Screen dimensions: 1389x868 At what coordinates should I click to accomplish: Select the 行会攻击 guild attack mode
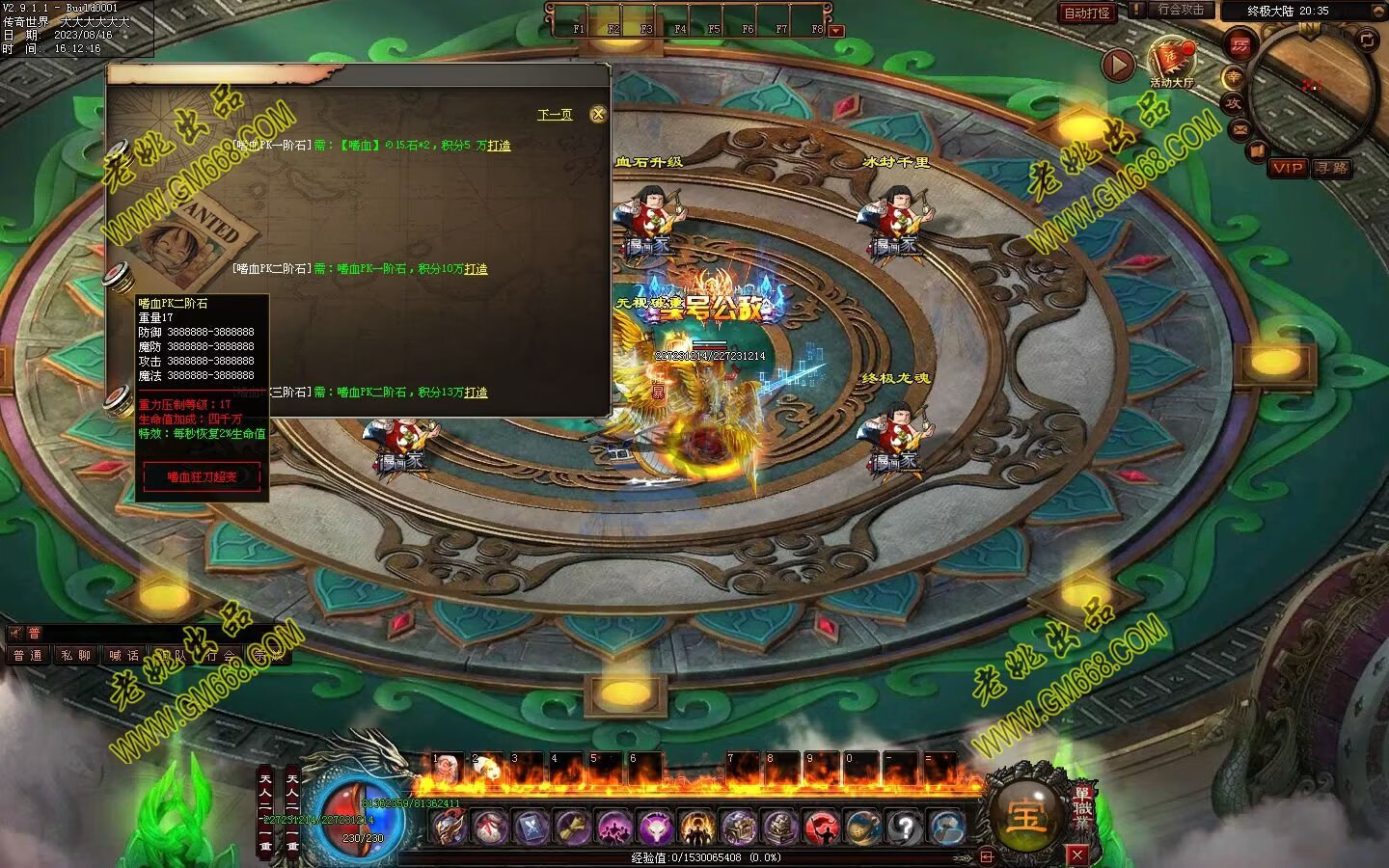coord(1181,10)
